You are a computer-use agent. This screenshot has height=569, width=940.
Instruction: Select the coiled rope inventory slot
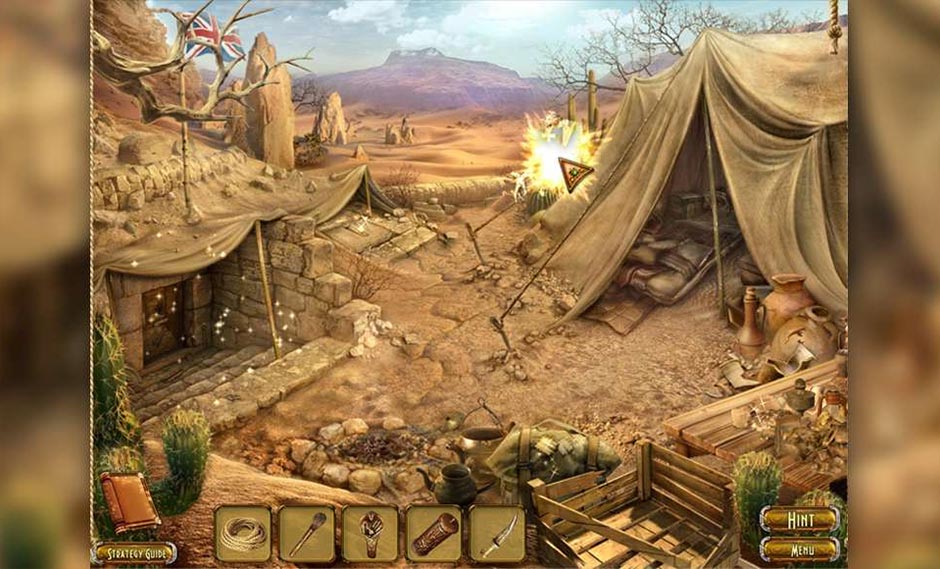point(242,533)
